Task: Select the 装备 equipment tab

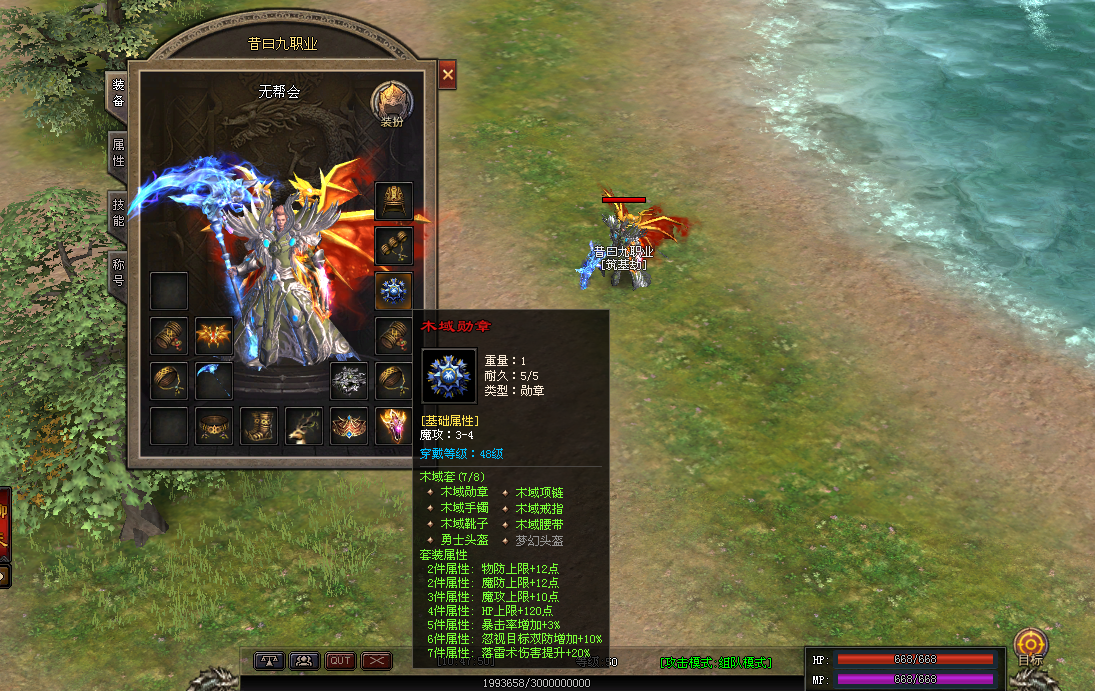Action: [118, 93]
